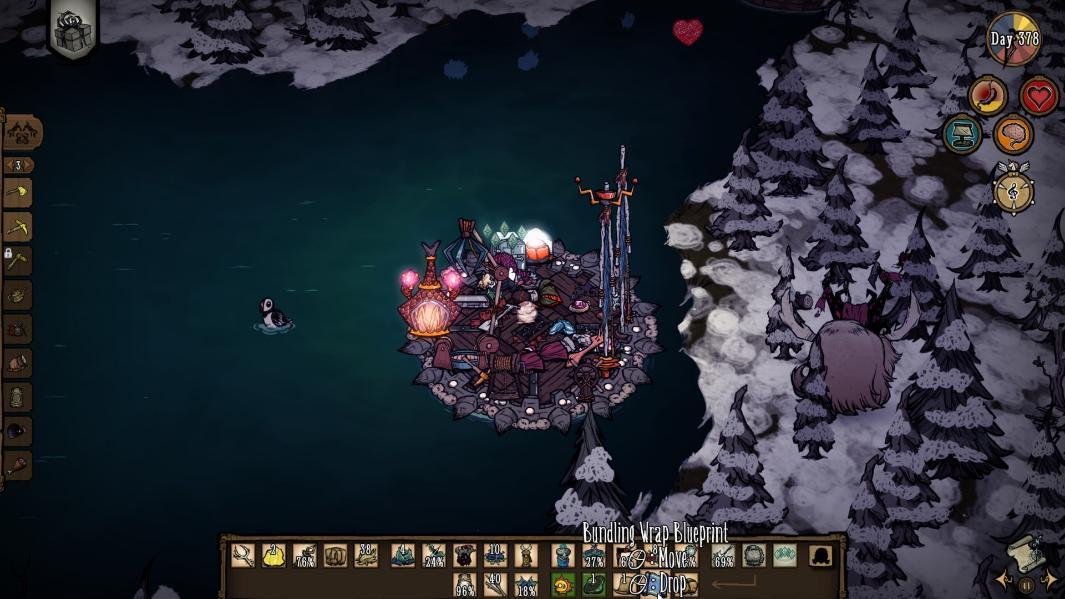This screenshot has height=599, width=1065.
Task: Open the crafting menu tab
Action: point(21,132)
